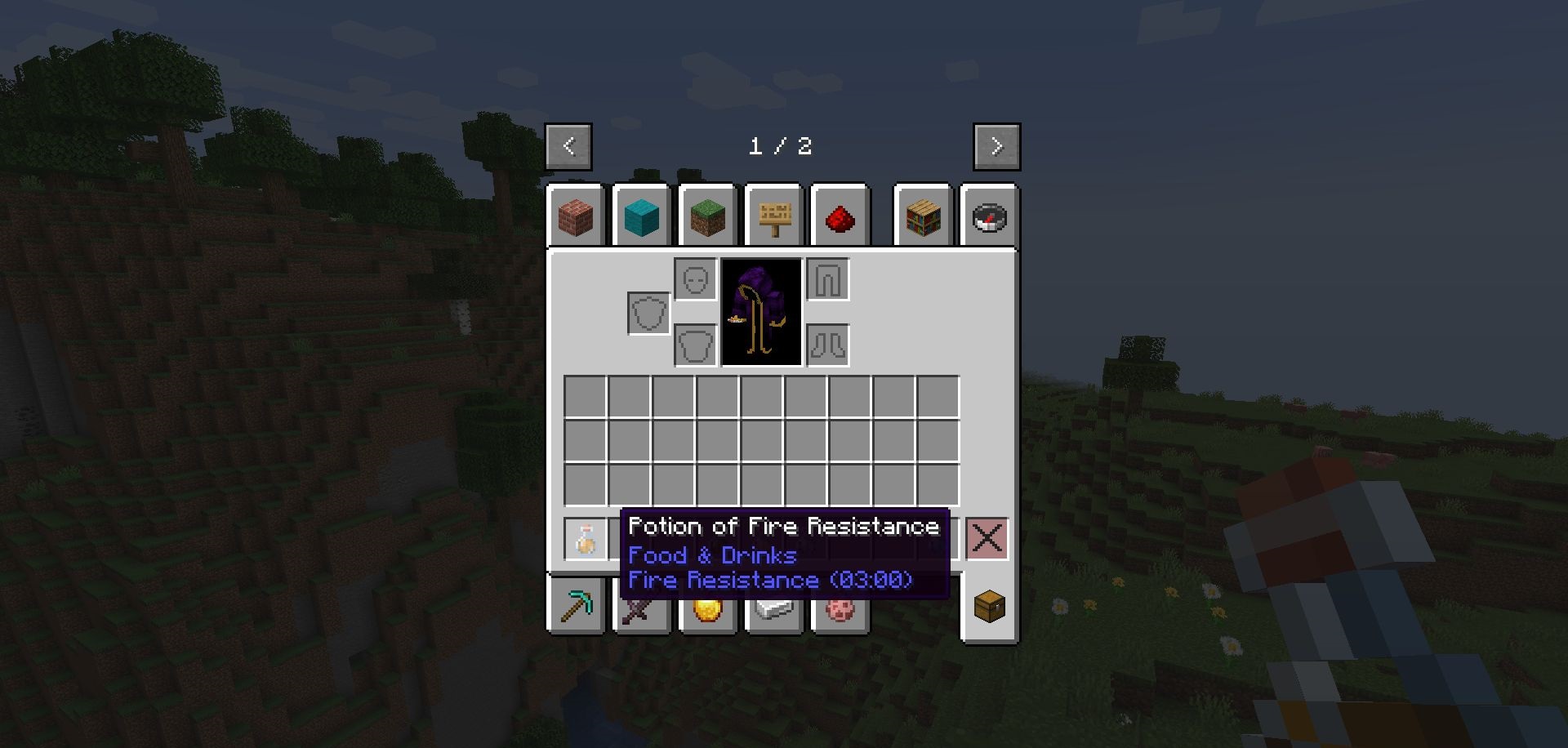1568x748 pixels.
Task: Select the empty chestplate armor slot
Action: click(x=696, y=345)
